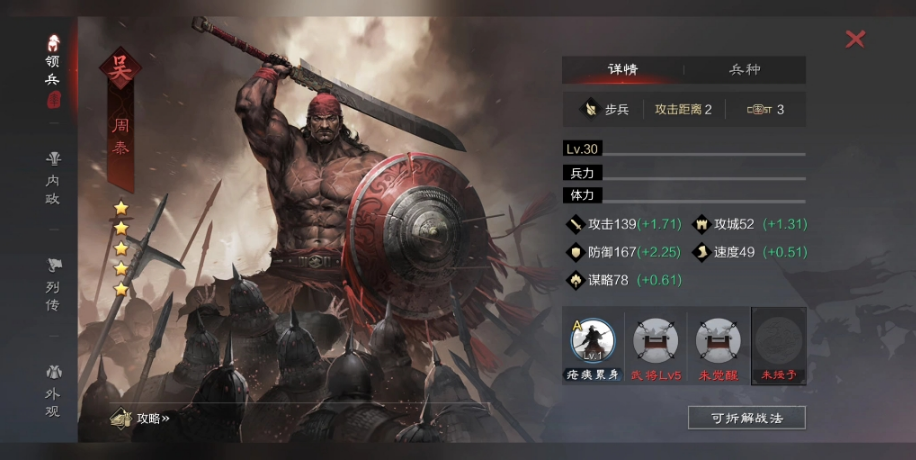Select the 未授予 empty skill slot
The width and height of the screenshot is (916, 460).
click(x=778, y=343)
